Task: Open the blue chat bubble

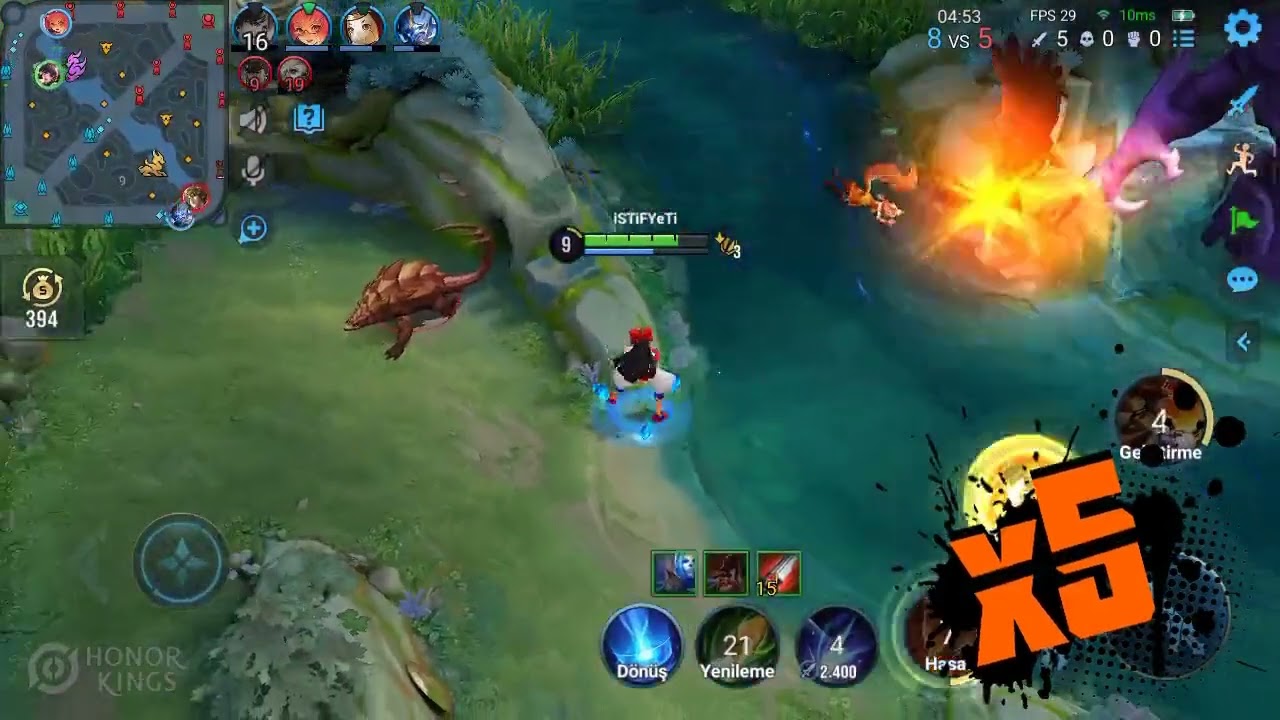Action: 1242,280
